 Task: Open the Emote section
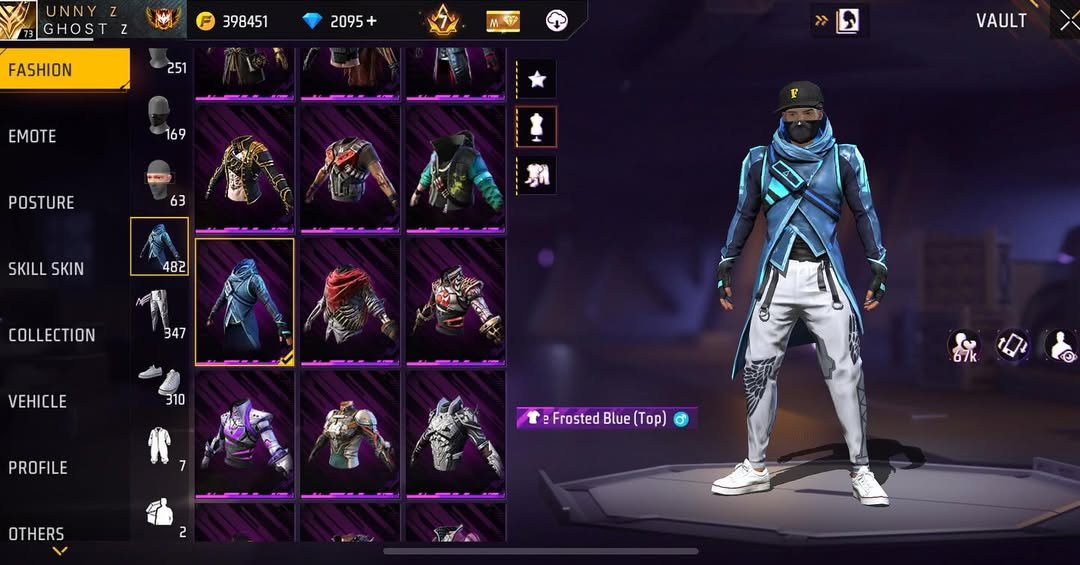click(33, 136)
